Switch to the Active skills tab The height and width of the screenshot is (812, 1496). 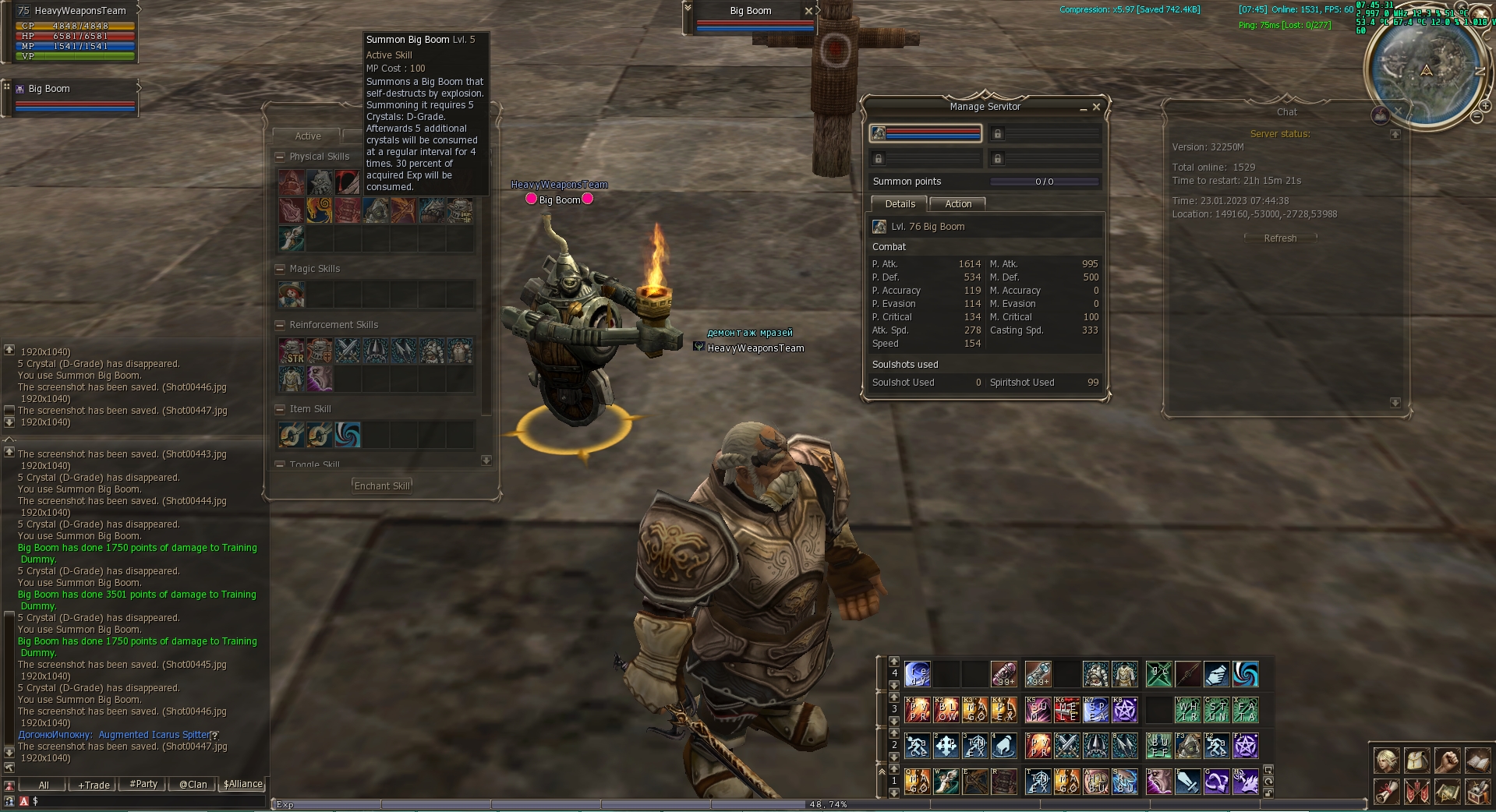point(308,136)
